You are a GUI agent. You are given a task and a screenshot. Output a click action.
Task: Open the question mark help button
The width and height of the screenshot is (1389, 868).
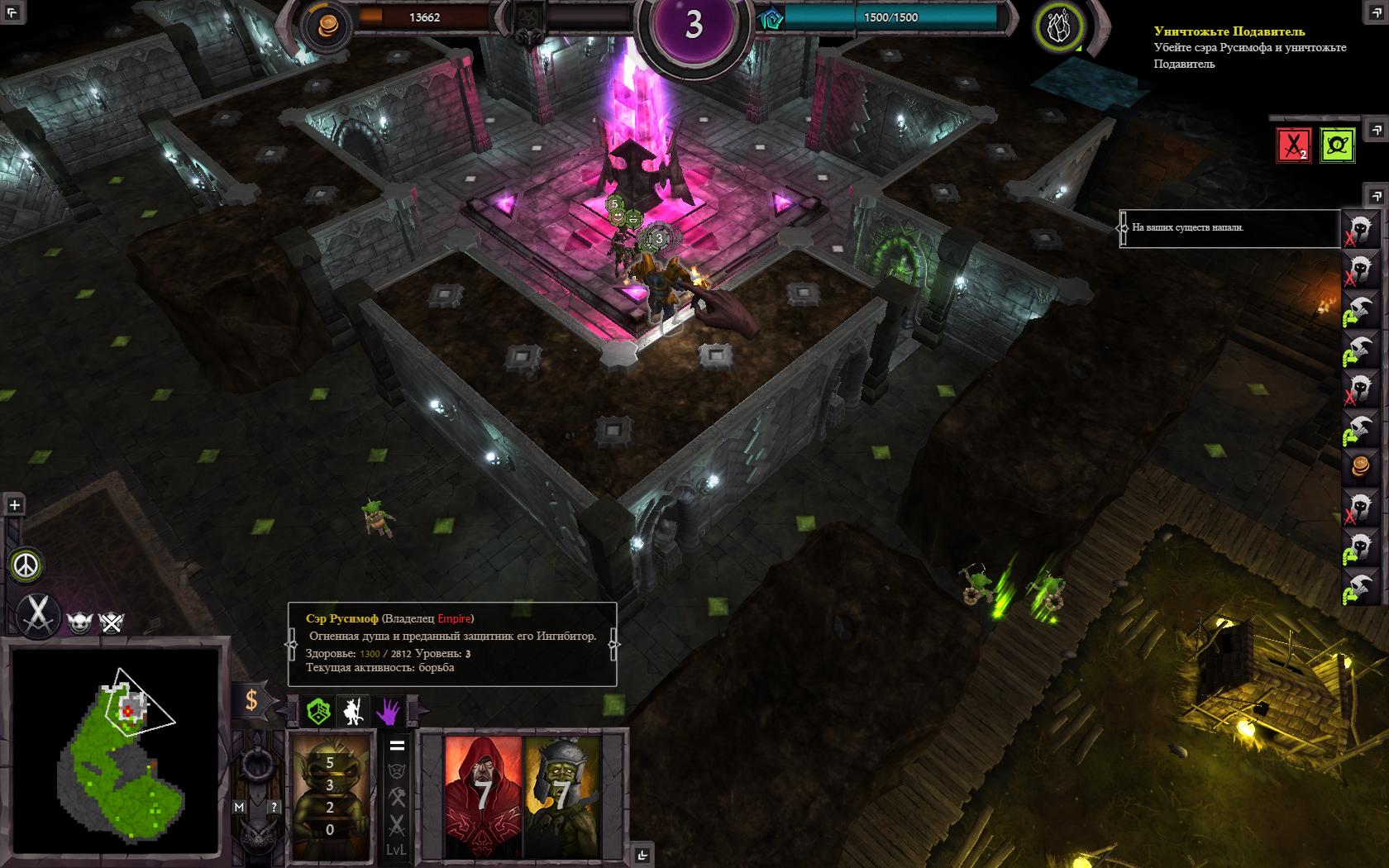click(x=274, y=807)
